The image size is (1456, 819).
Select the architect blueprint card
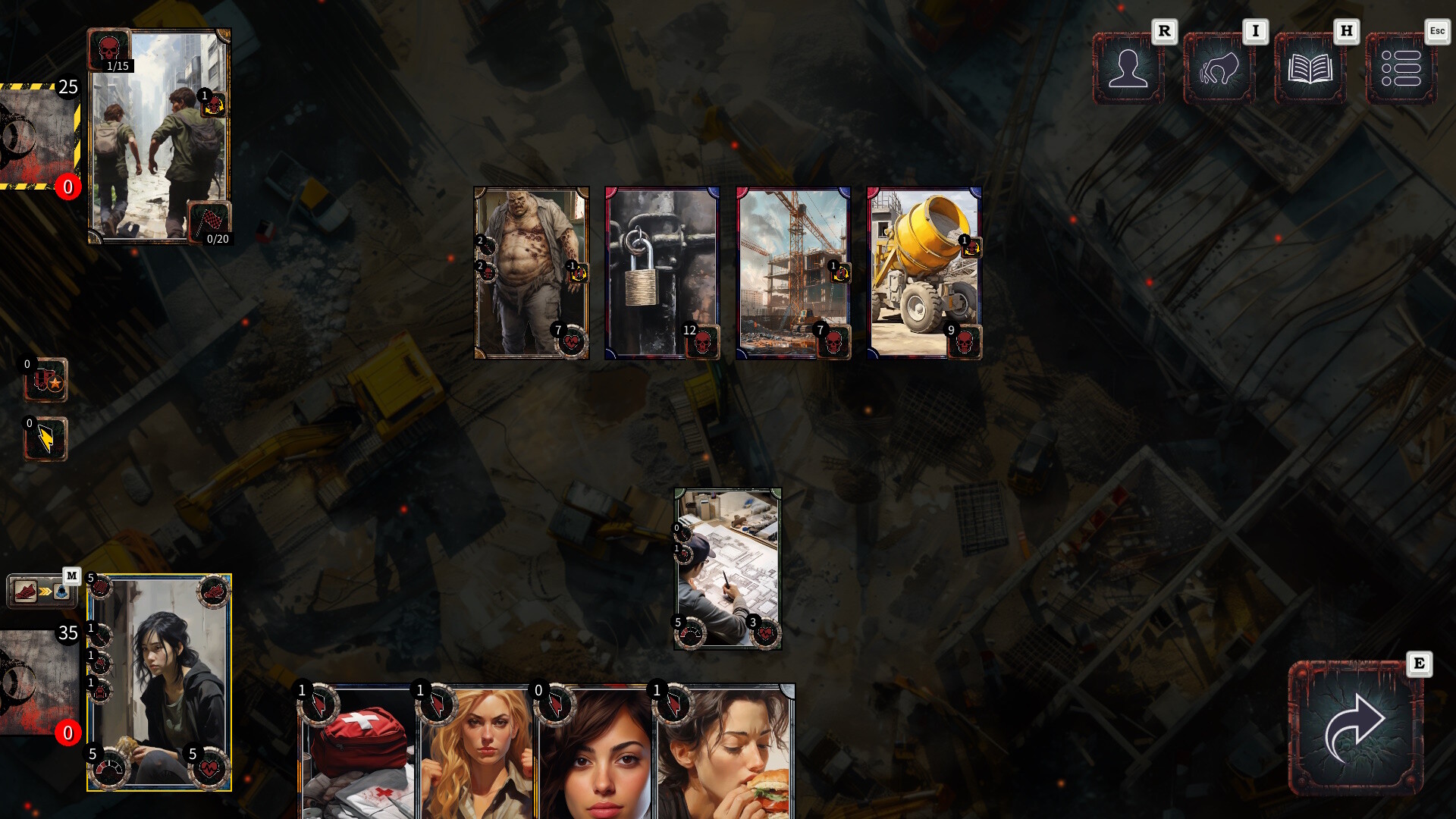click(x=727, y=569)
